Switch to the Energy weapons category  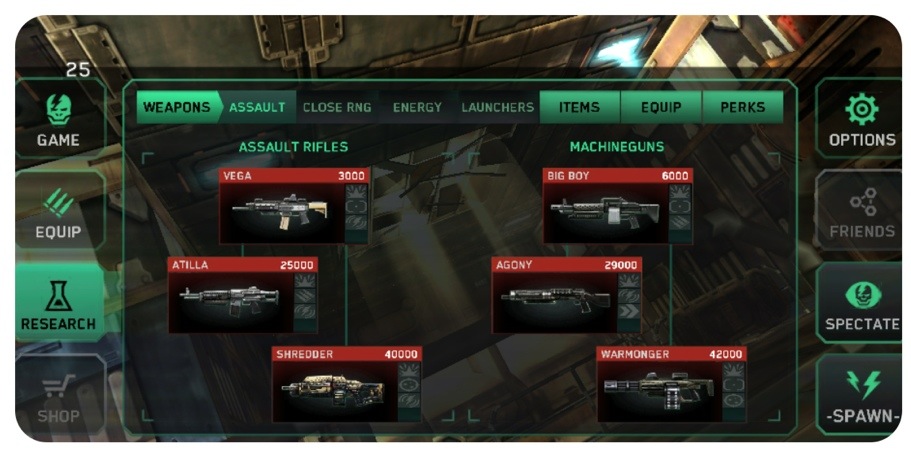coord(417,107)
